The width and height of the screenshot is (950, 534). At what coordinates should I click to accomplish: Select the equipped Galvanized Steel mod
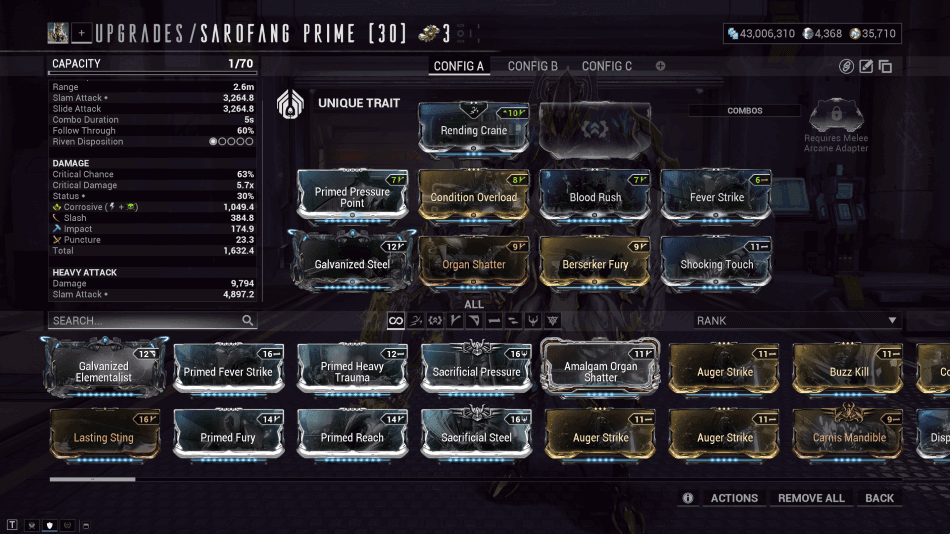(352, 263)
